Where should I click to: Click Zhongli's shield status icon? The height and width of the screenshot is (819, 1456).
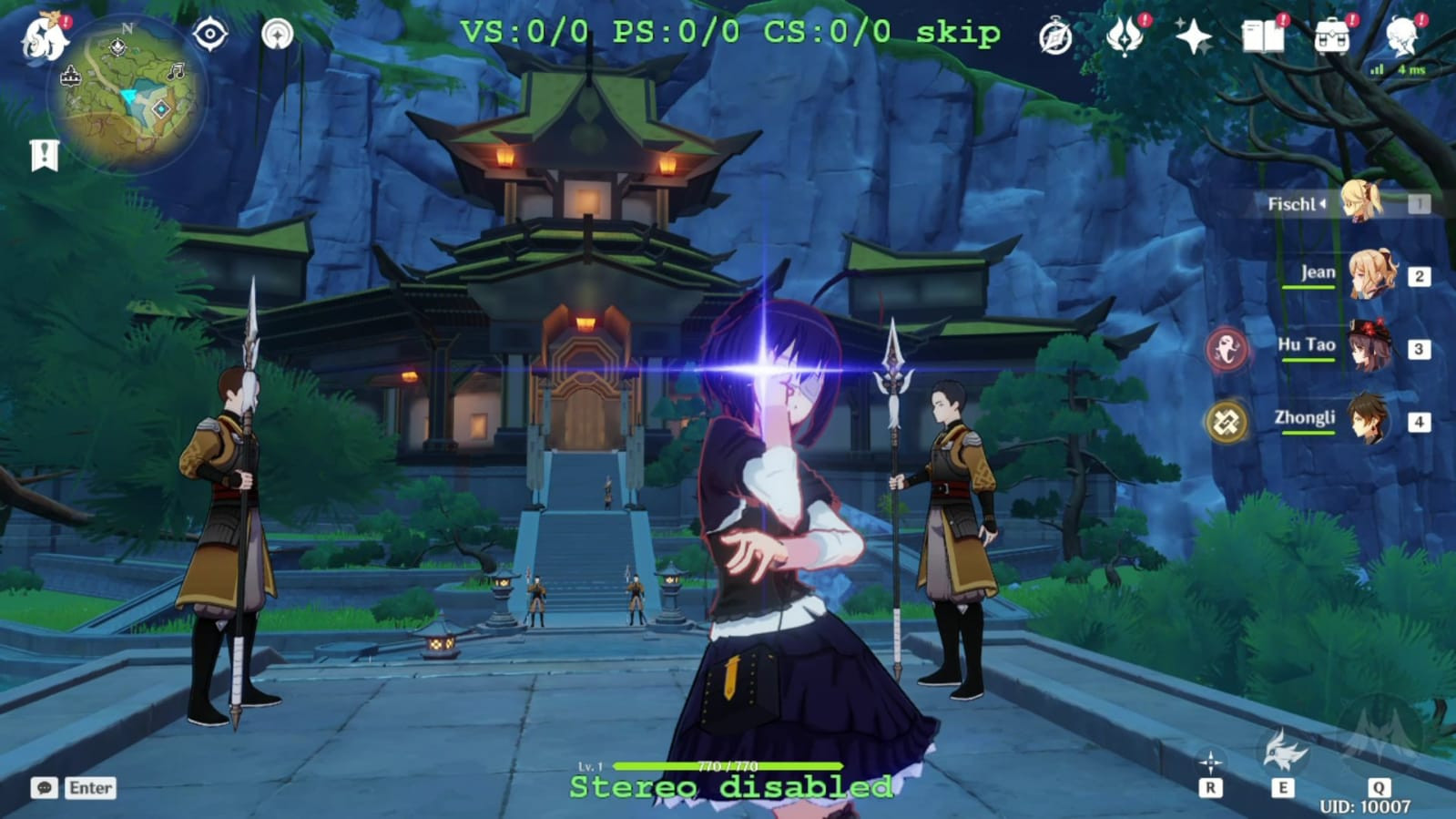pos(1228,422)
